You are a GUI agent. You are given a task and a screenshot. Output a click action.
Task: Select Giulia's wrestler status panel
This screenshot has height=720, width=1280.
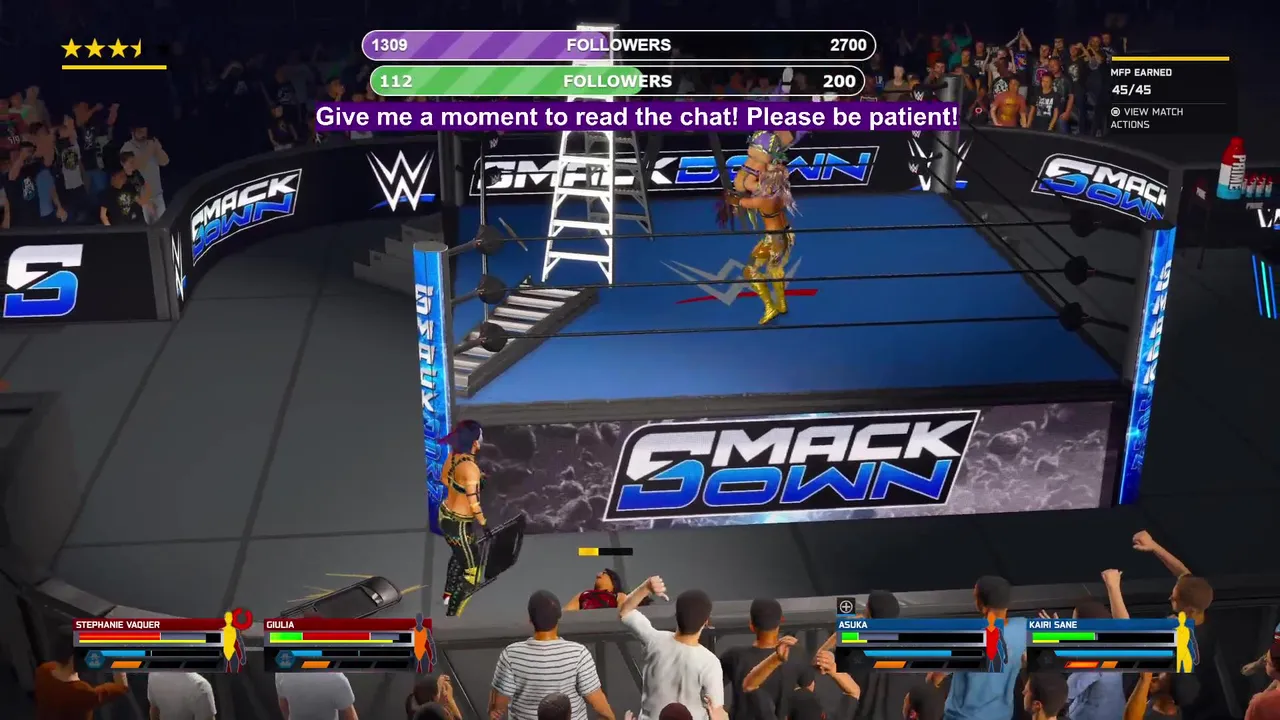(347, 643)
